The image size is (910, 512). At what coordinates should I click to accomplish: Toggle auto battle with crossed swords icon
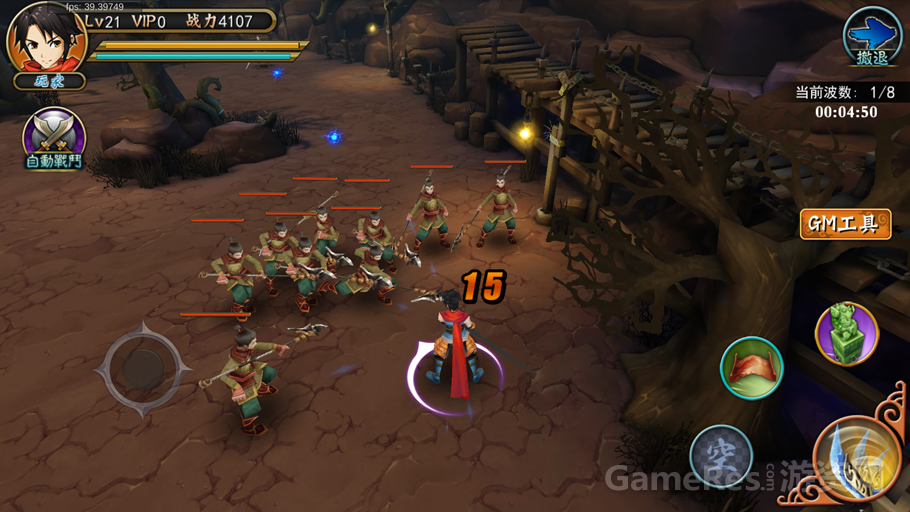click(53, 138)
